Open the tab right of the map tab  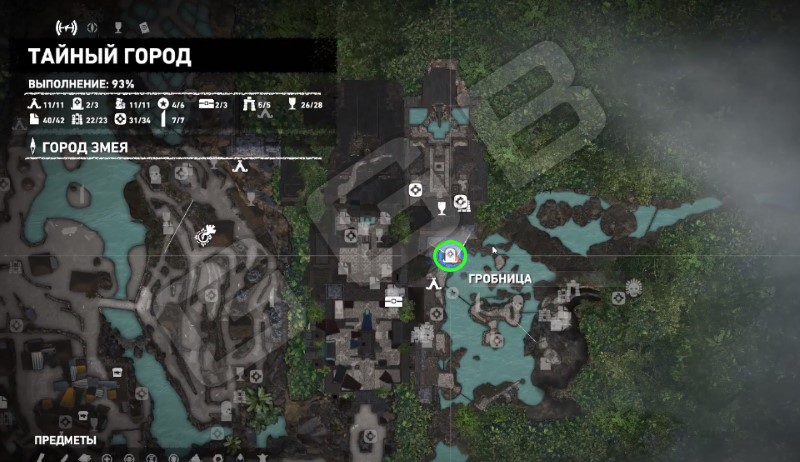click(94, 25)
